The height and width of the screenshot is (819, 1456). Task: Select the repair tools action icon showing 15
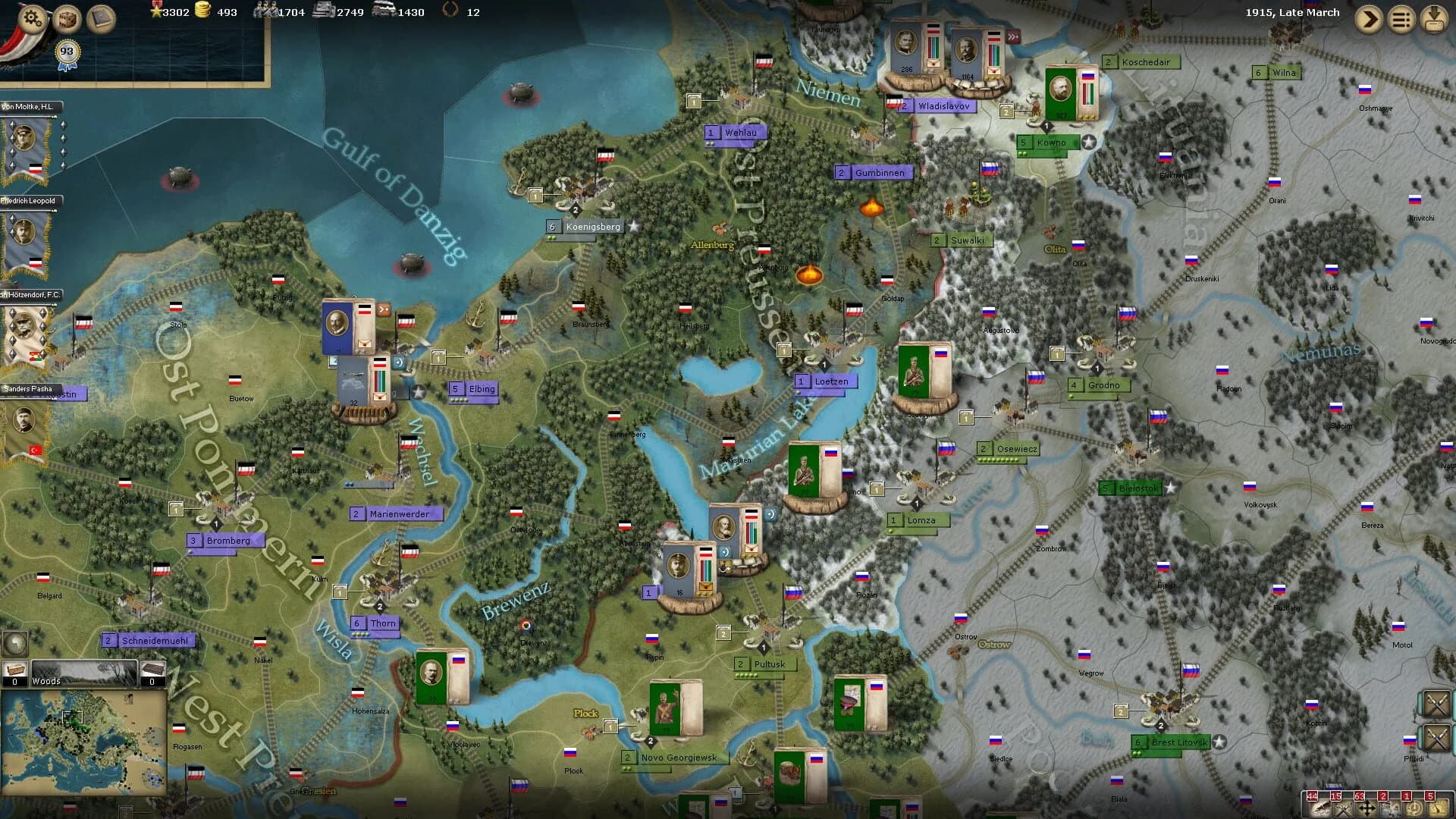[x=1345, y=808]
